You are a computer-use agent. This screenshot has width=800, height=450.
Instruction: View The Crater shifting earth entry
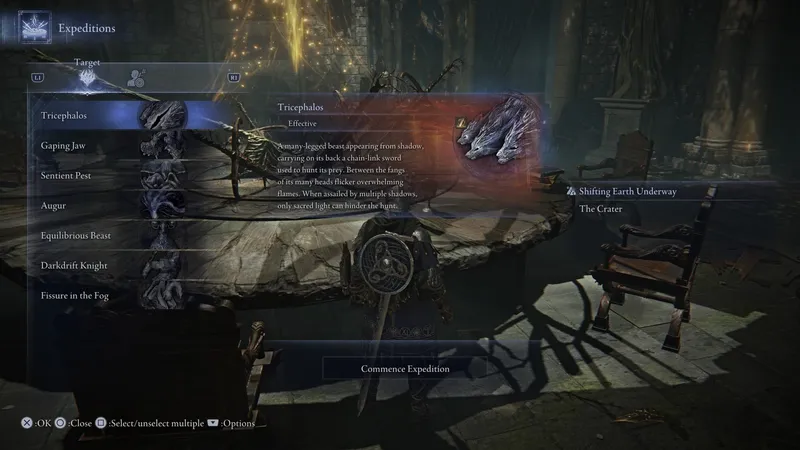coord(600,209)
